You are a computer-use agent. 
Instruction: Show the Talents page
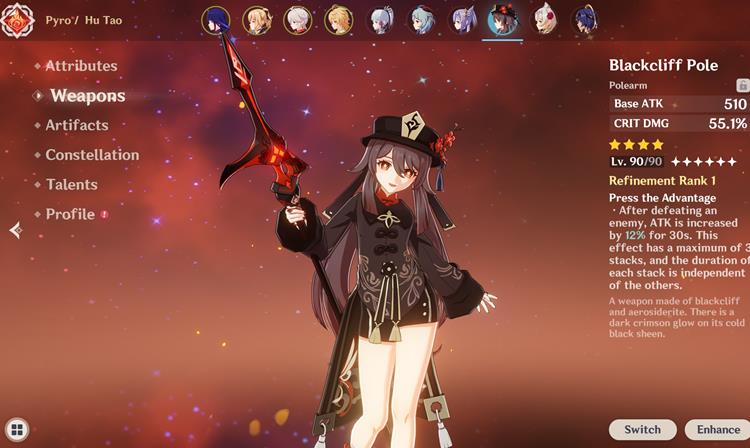(71, 184)
